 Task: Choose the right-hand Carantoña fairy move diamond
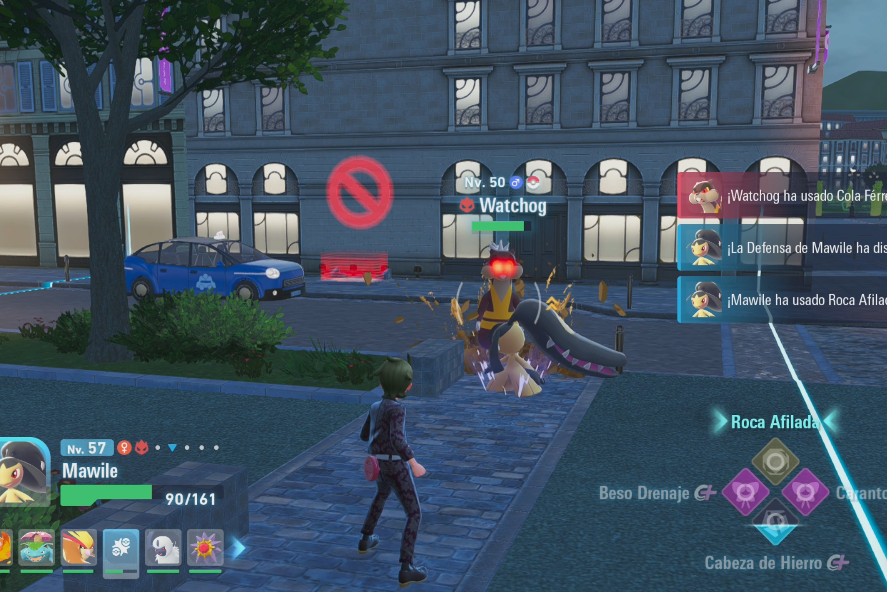coord(806,492)
